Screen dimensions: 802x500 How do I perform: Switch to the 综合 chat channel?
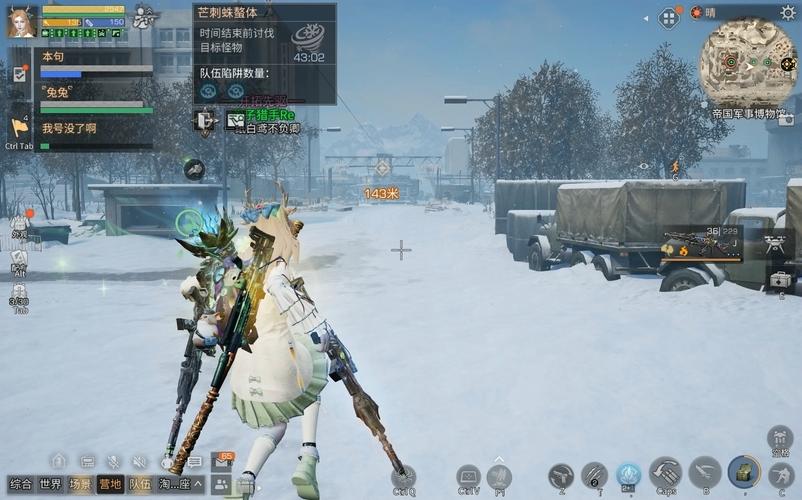(x=21, y=484)
